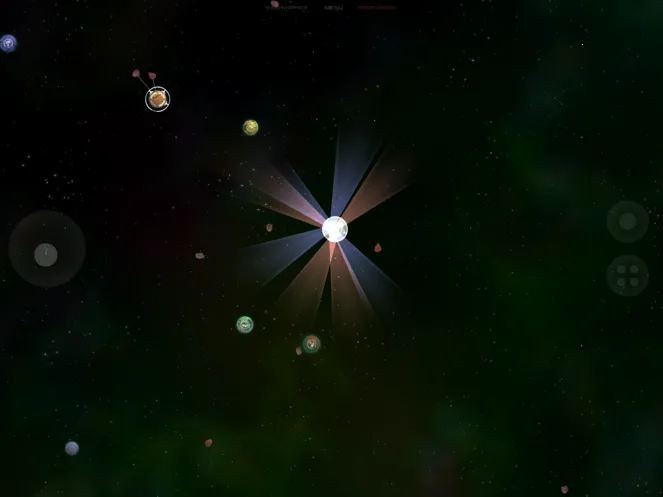Viewport: 663px width, 497px height.
Task: Tap the single-dot round action button
Action: click(627, 221)
